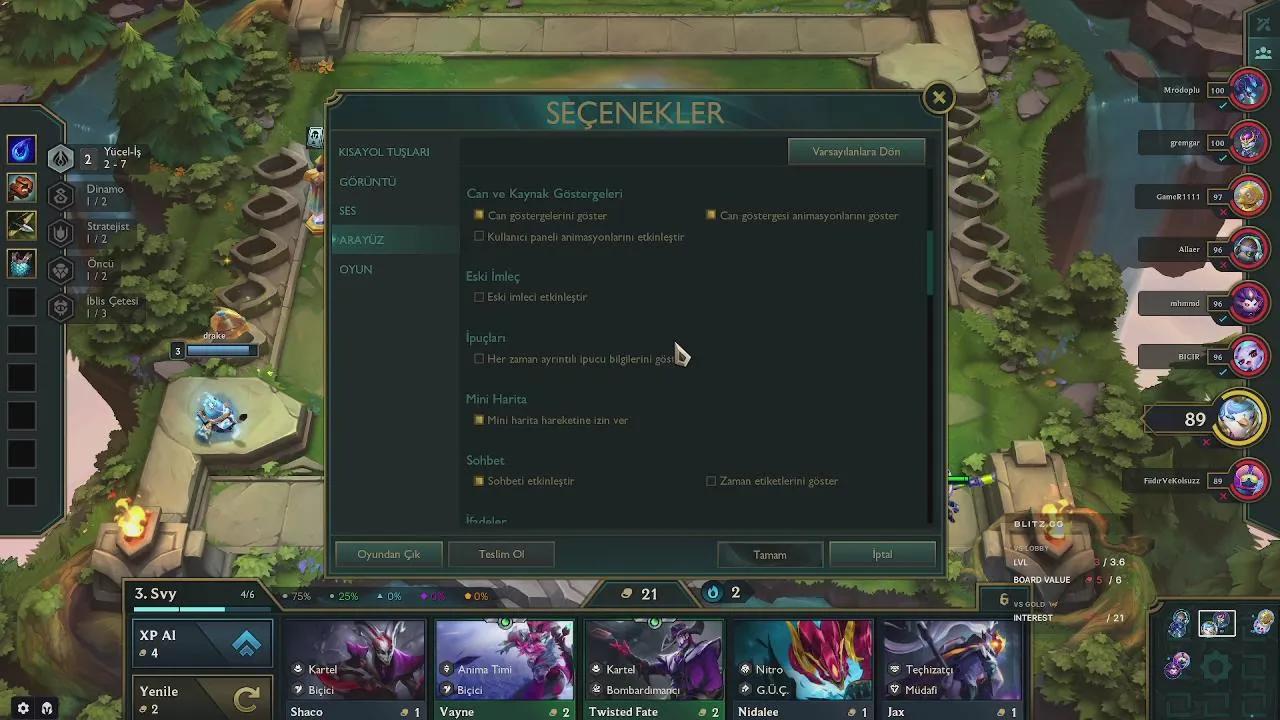This screenshot has width=1280, height=720.
Task: Enable Eski imleci etkinleştir checkbox
Action: (x=479, y=297)
